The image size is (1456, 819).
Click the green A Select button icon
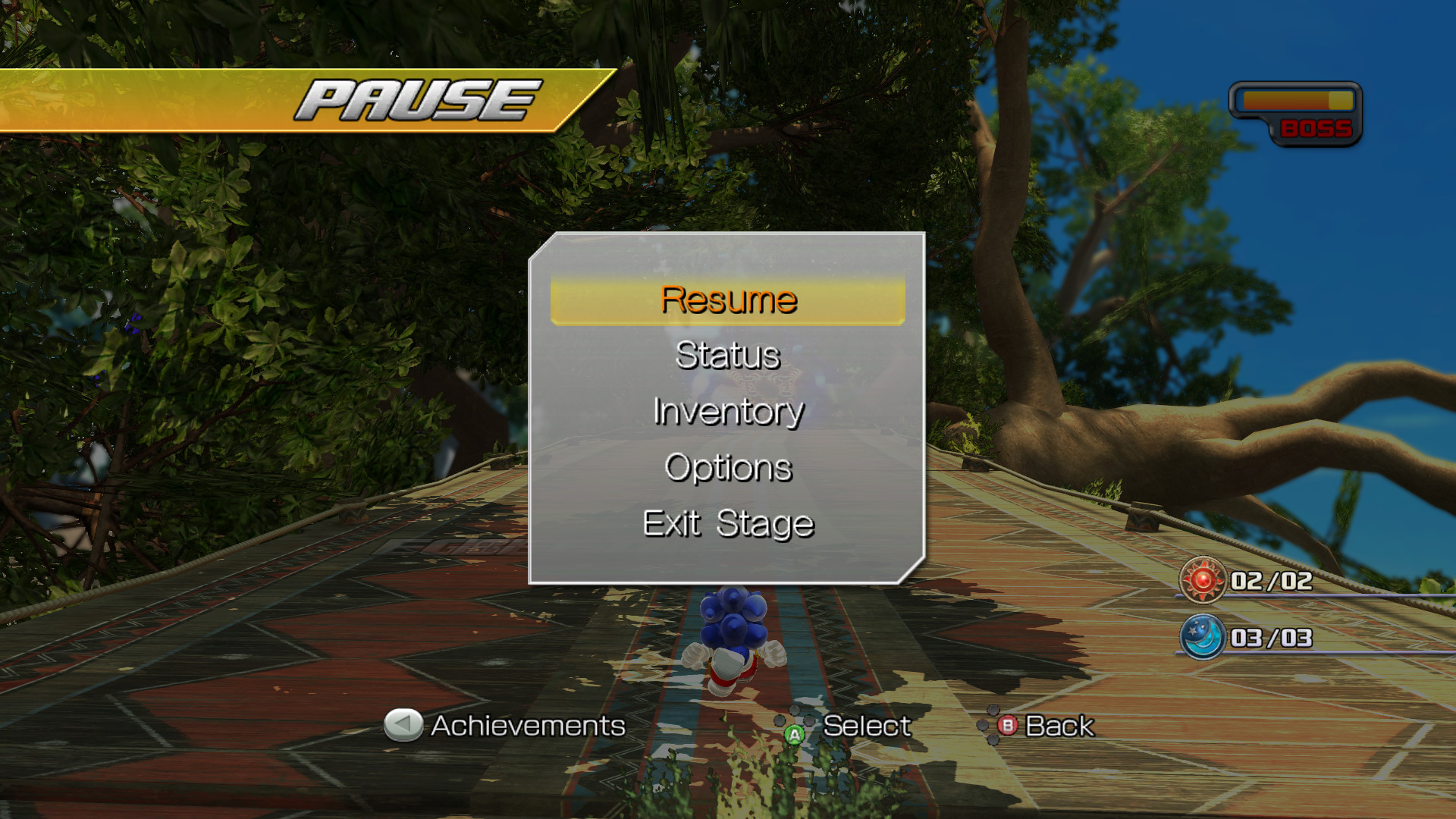tap(794, 734)
